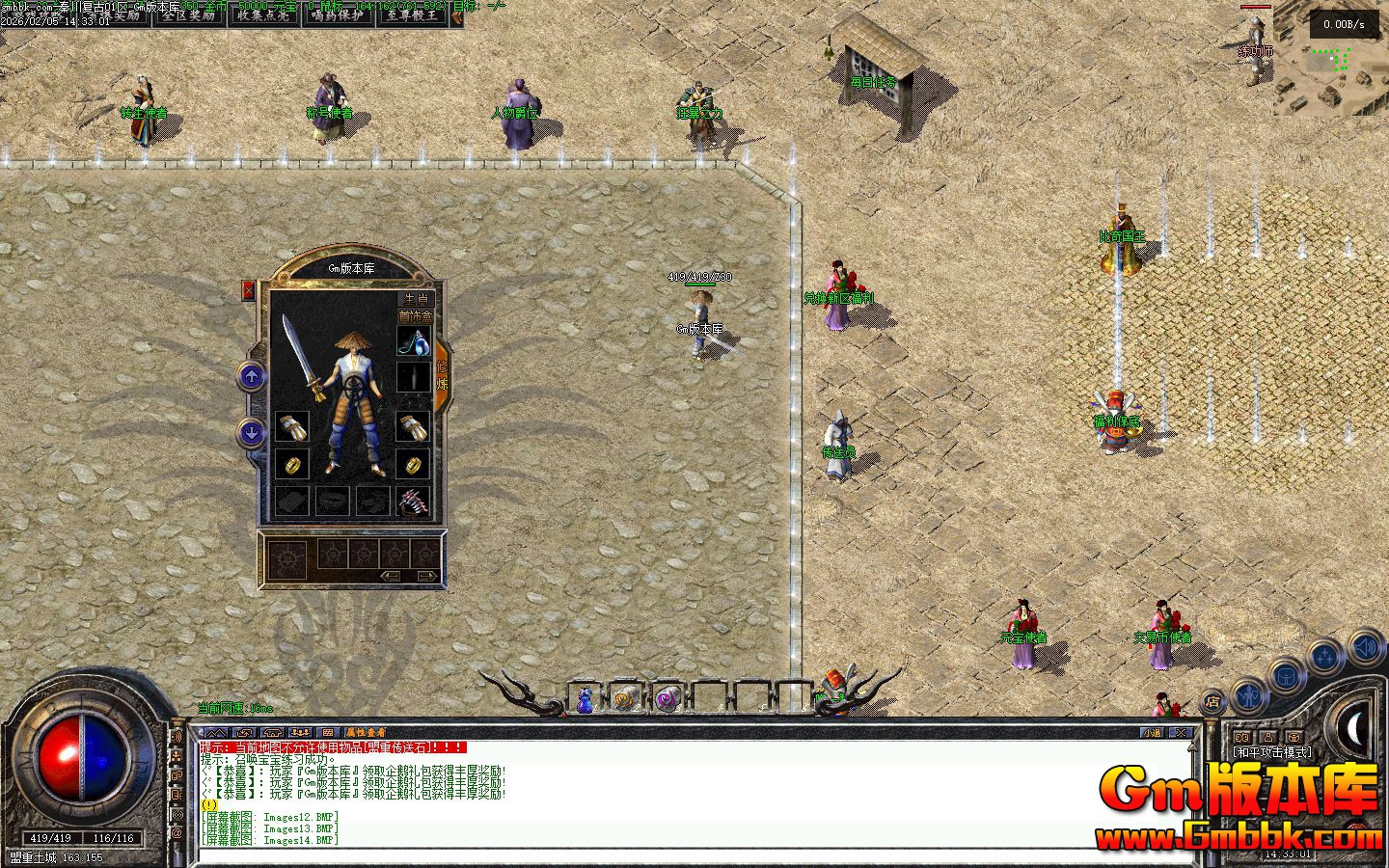The image size is (1389, 868).
Task: Use the purple swirl item in hotbar
Action: click(667, 698)
